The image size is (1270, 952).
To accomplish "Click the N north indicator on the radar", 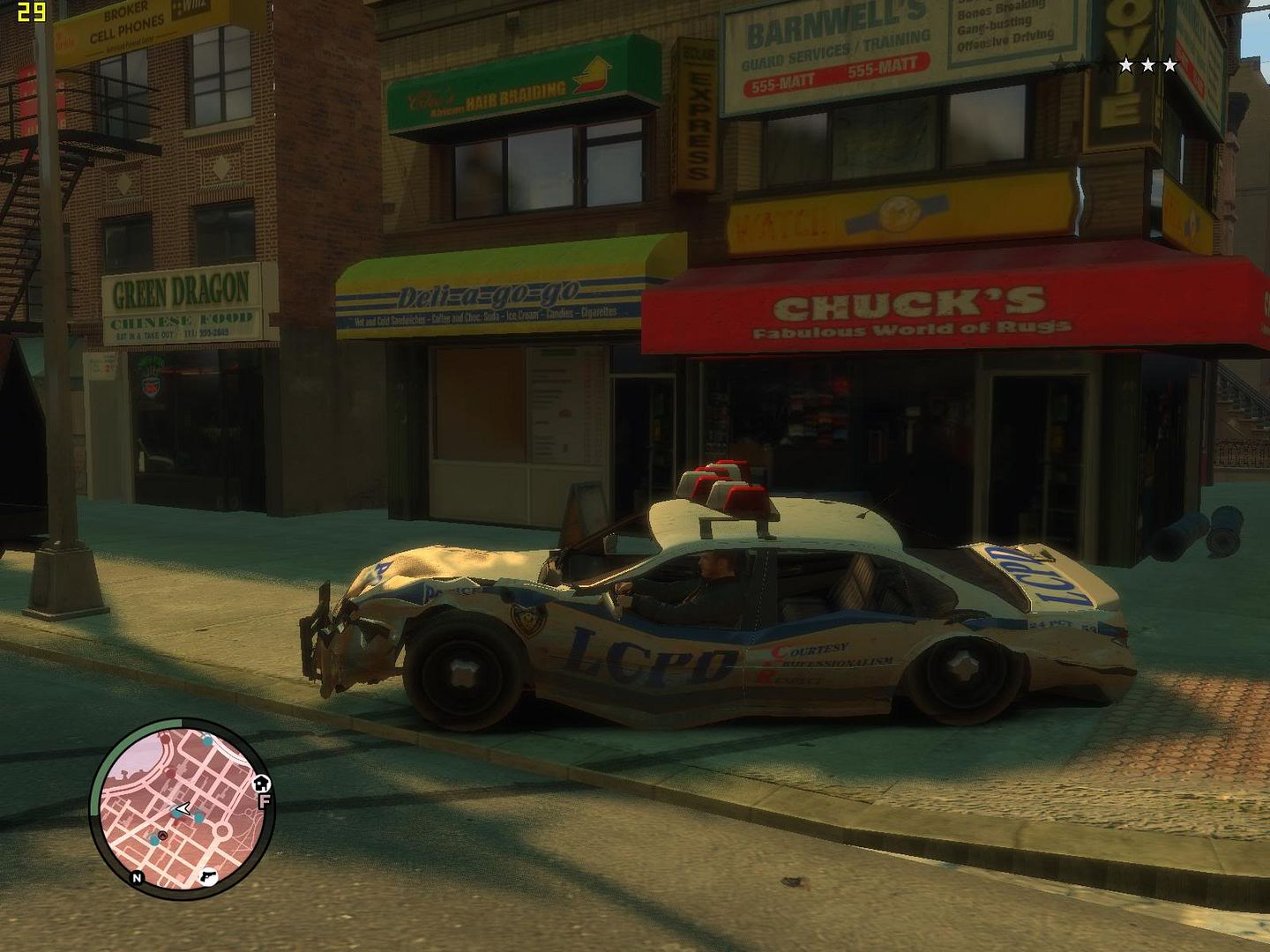I will click(x=137, y=878).
